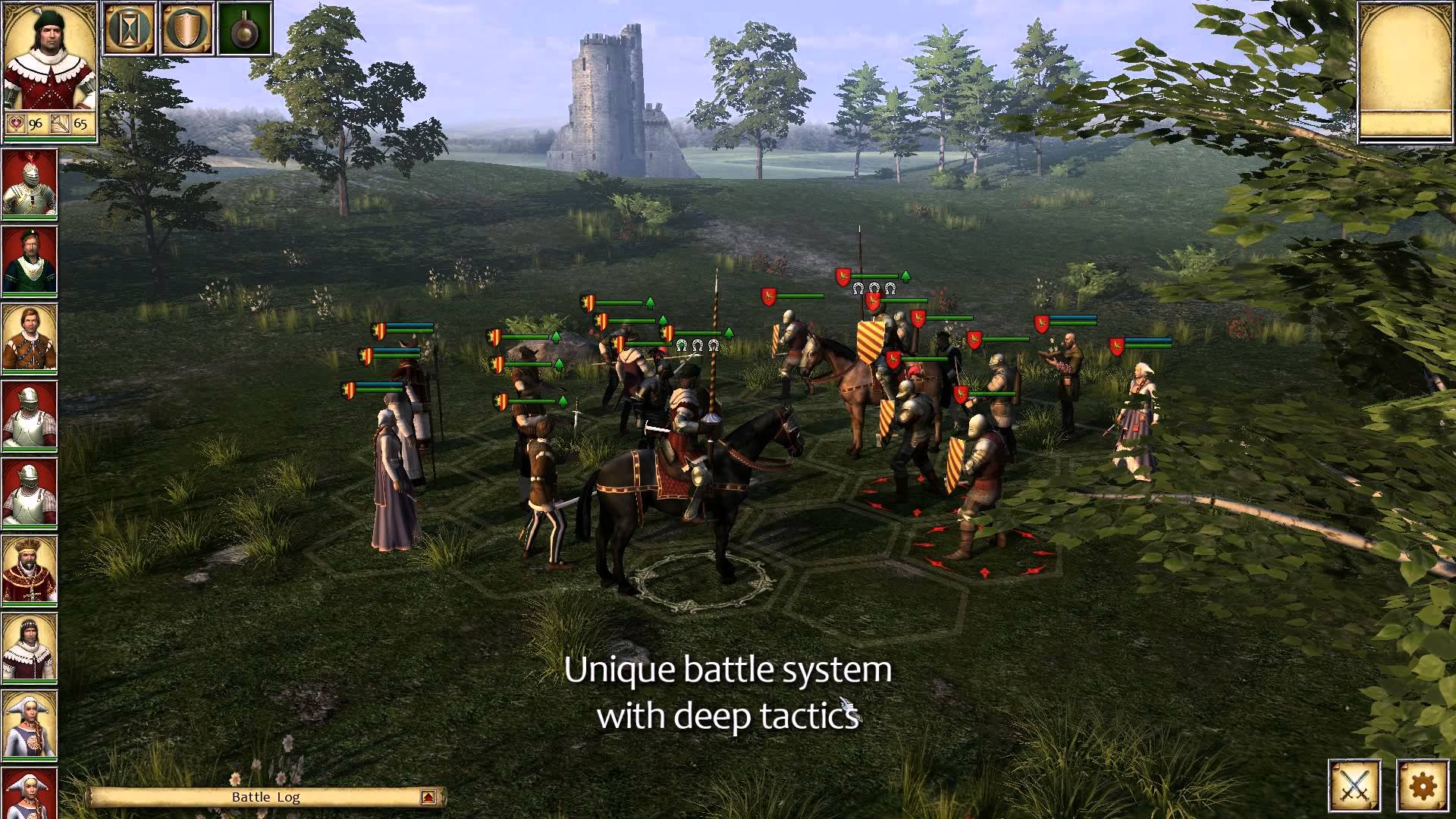Activate the hourglass wait action

(x=130, y=30)
